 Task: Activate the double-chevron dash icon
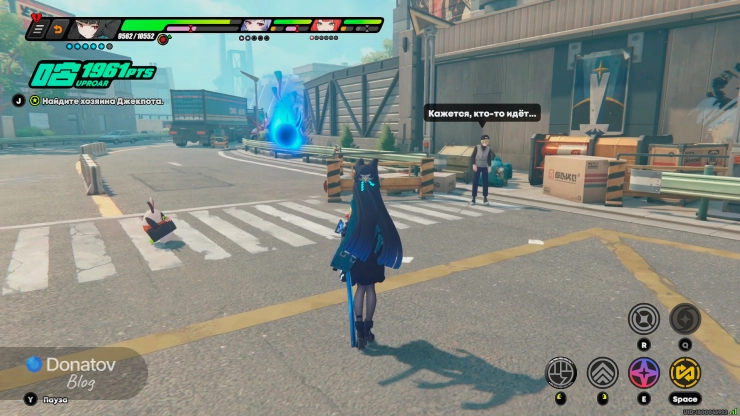click(602, 372)
